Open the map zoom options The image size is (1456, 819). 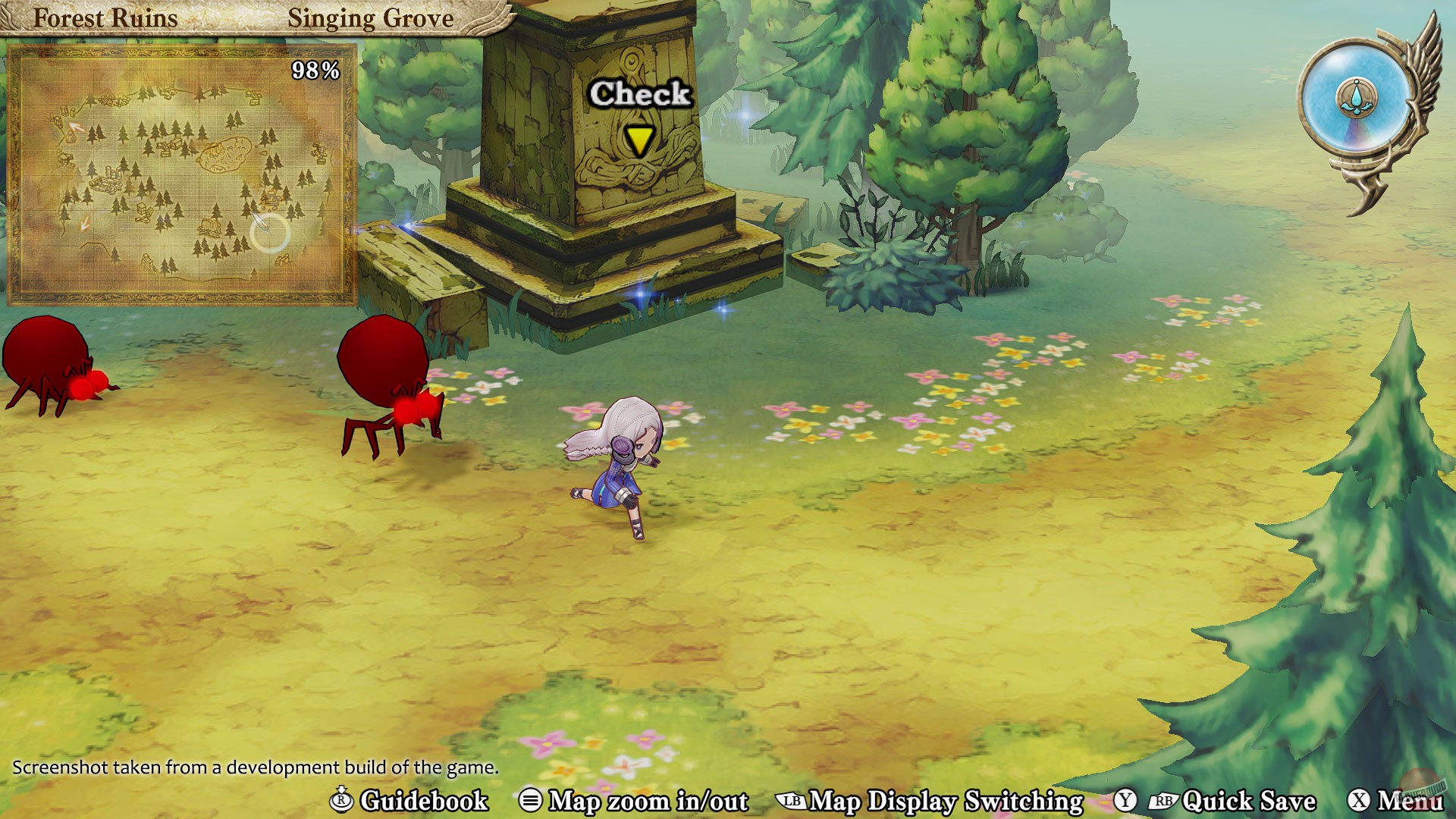point(648,802)
